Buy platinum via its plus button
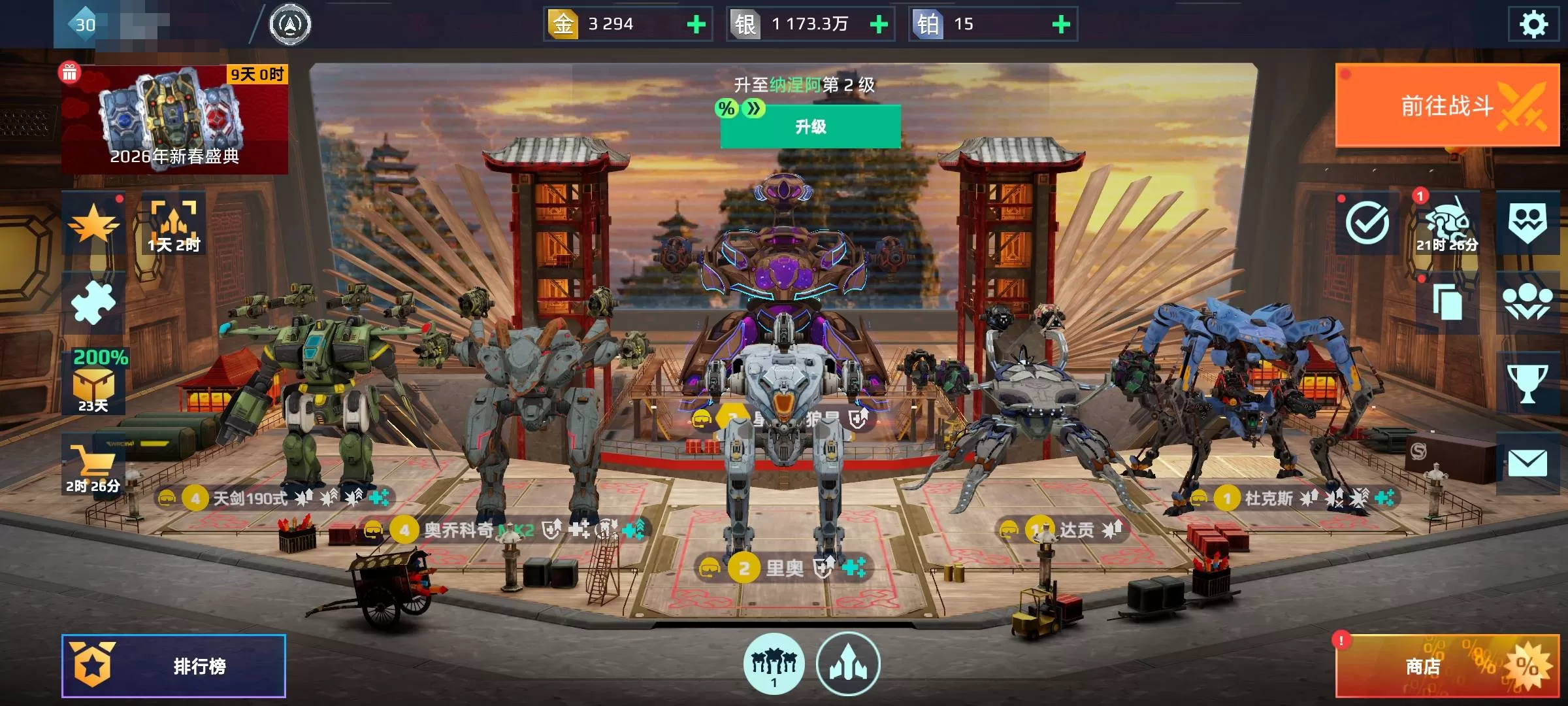This screenshot has height=706, width=1568. pos(1061,25)
